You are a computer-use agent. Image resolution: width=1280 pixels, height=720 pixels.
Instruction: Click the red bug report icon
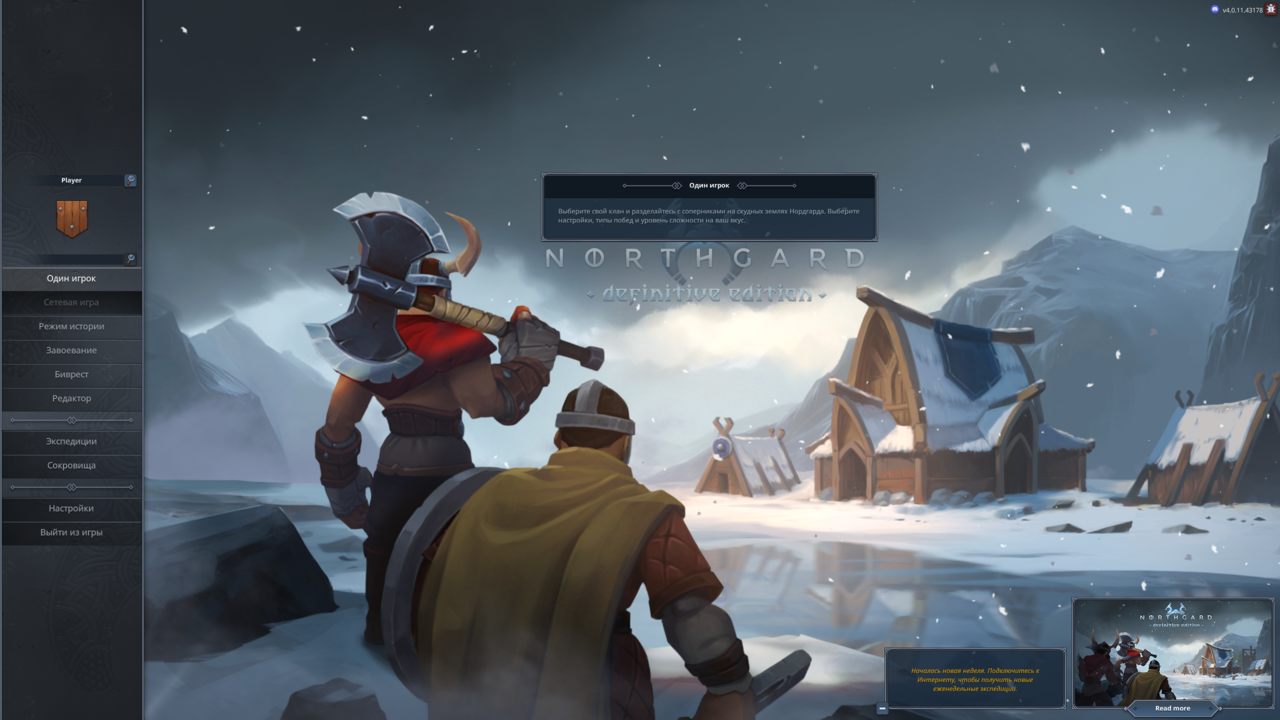(1271, 9)
